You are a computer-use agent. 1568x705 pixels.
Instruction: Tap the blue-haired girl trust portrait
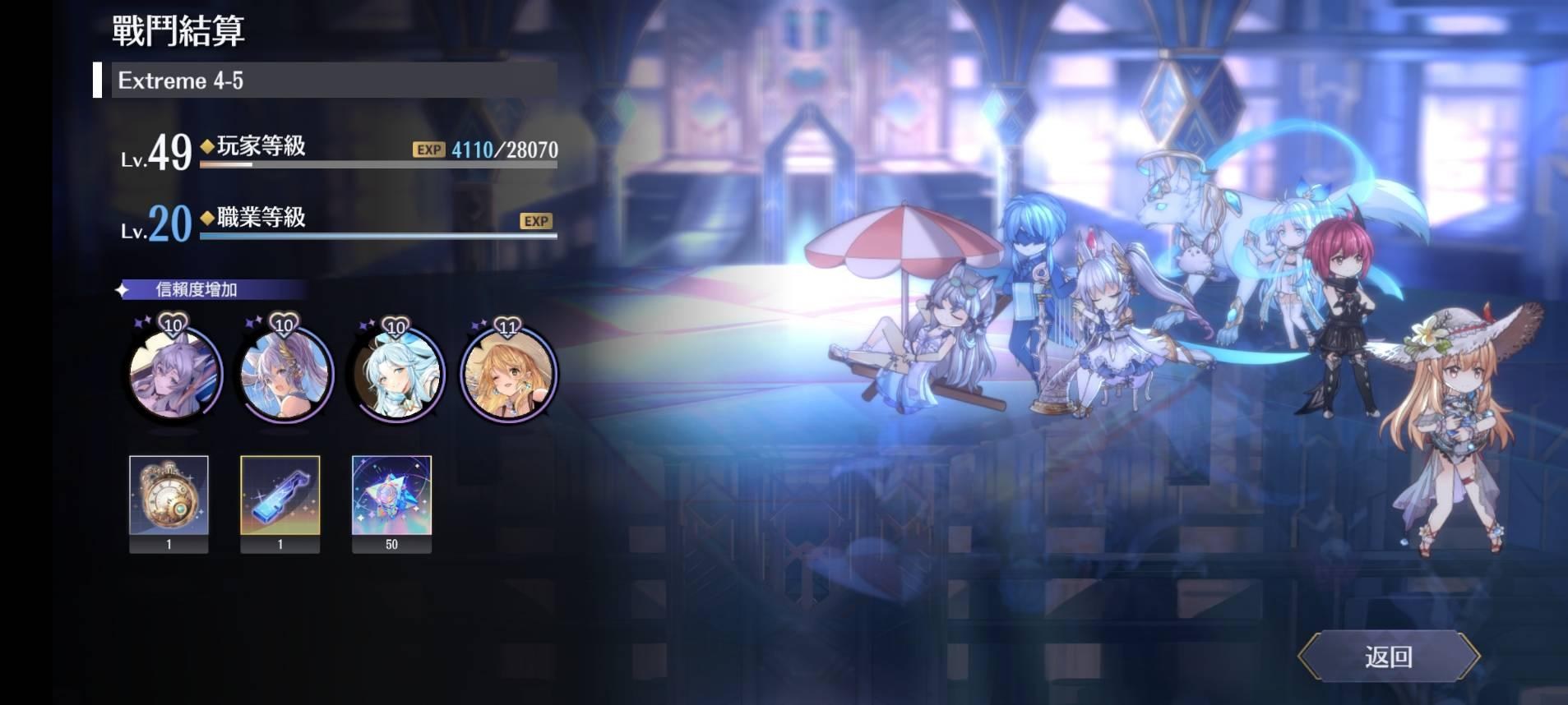point(395,374)
